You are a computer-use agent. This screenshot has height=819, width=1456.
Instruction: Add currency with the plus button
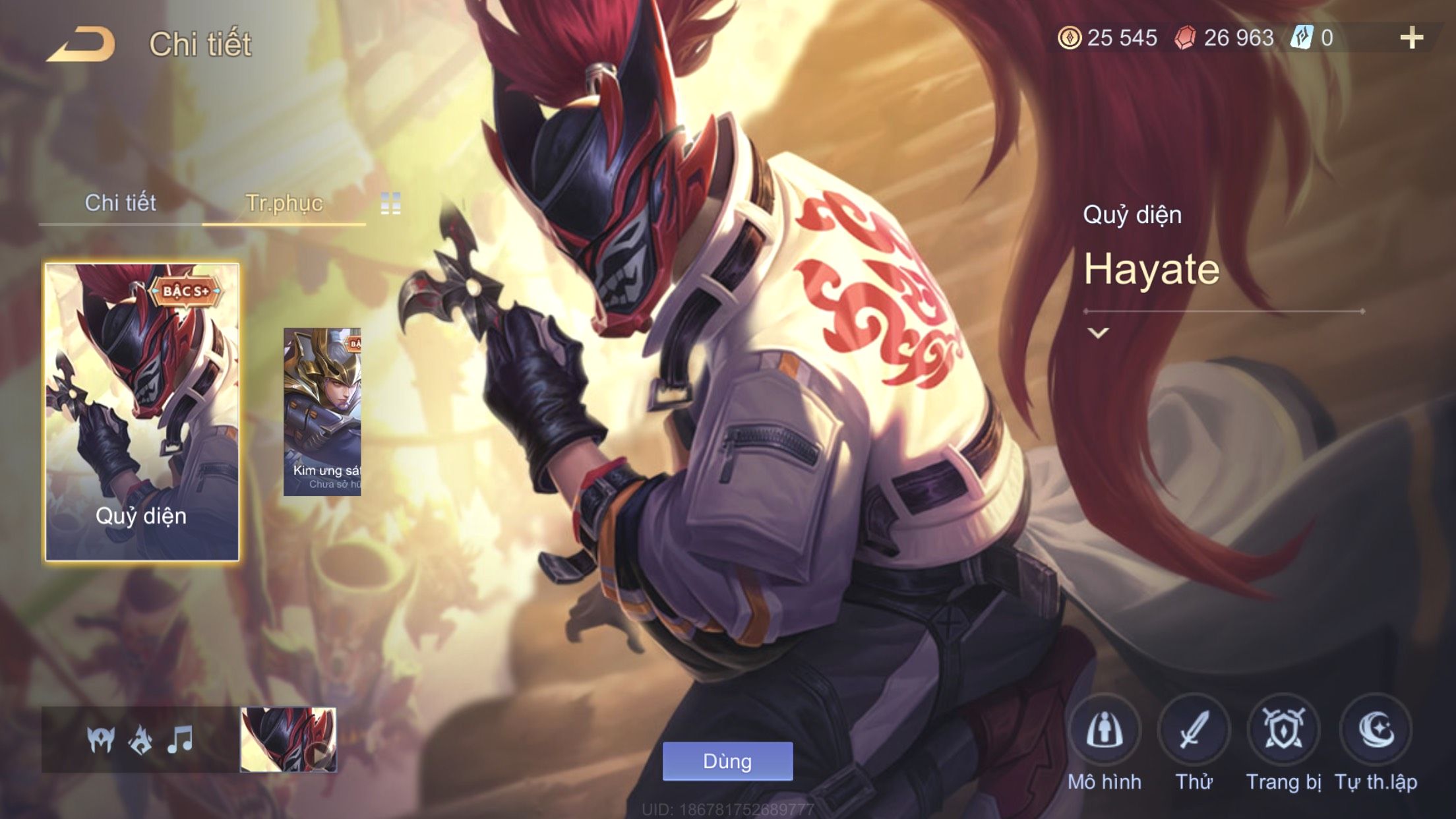pyautogui.click(x=1411, y=38)
